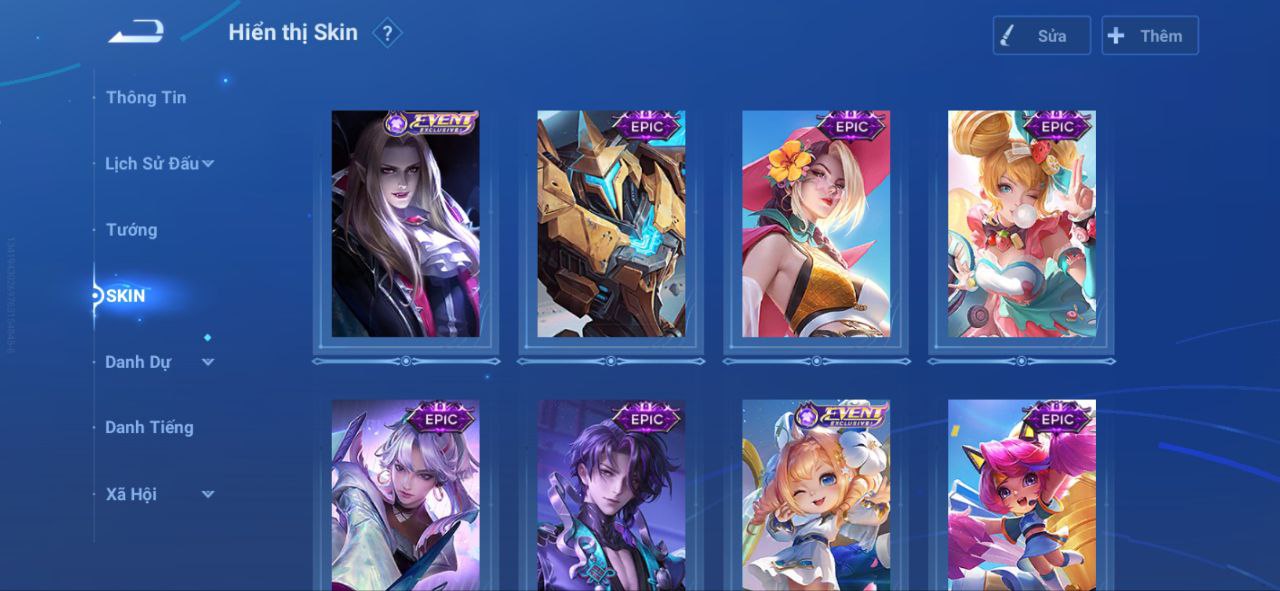
Task: Click the Sửa edit button
Action: click(1041, 36)
